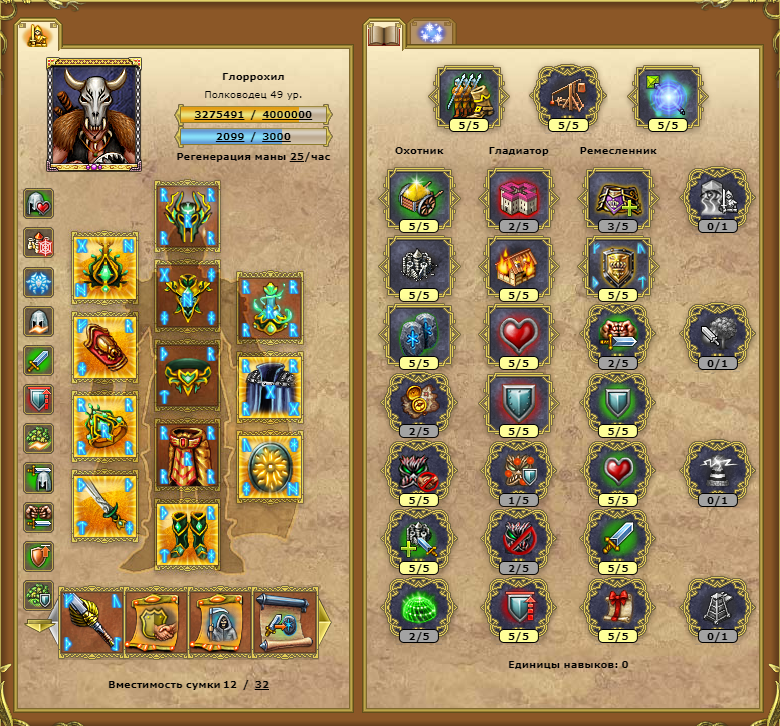
Task: Click the golden round shield slot
Action: pos(270,464)
